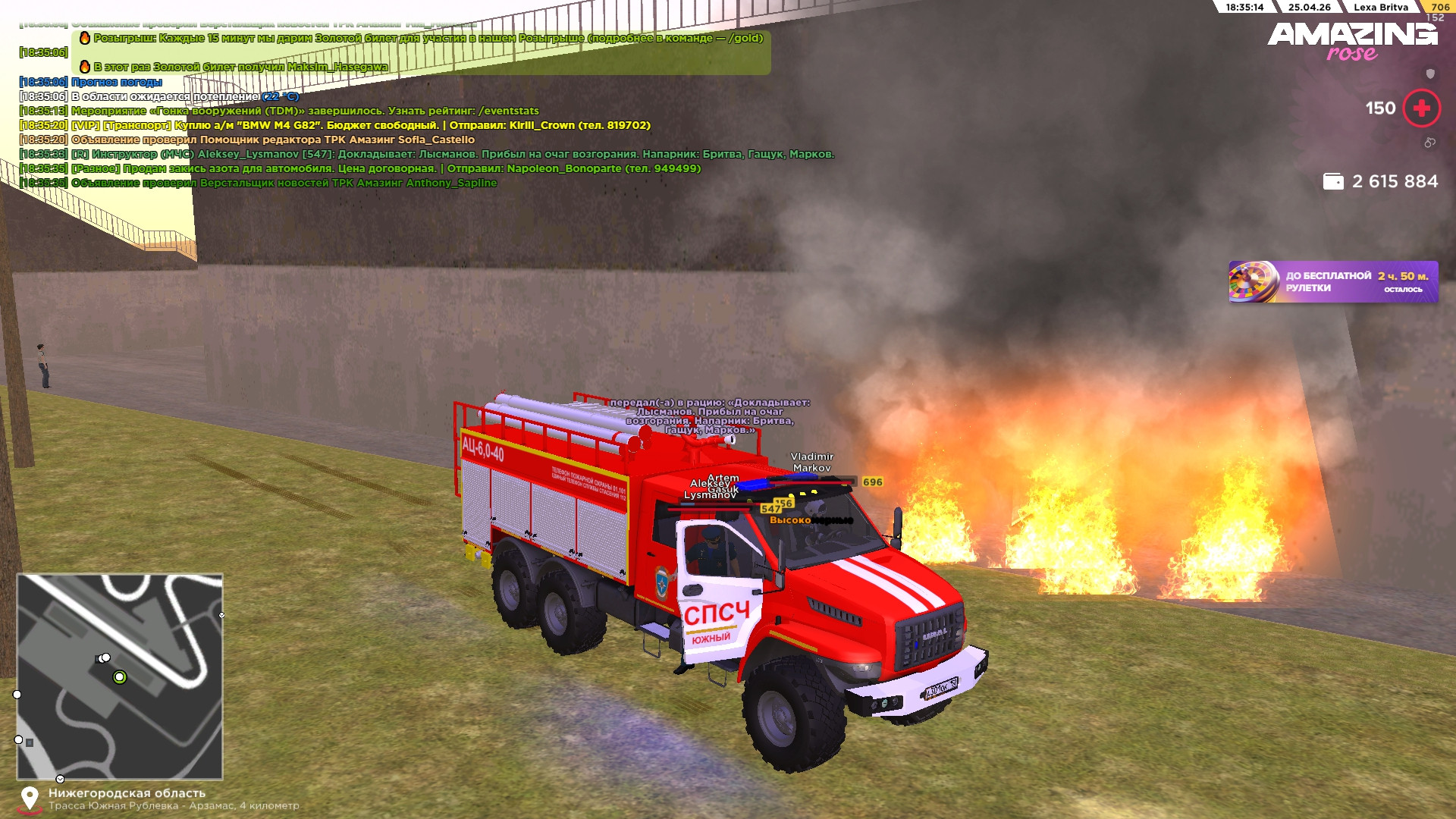
Task: Click the Amazing Rose server logo
Action: [x=1352, y=40]
